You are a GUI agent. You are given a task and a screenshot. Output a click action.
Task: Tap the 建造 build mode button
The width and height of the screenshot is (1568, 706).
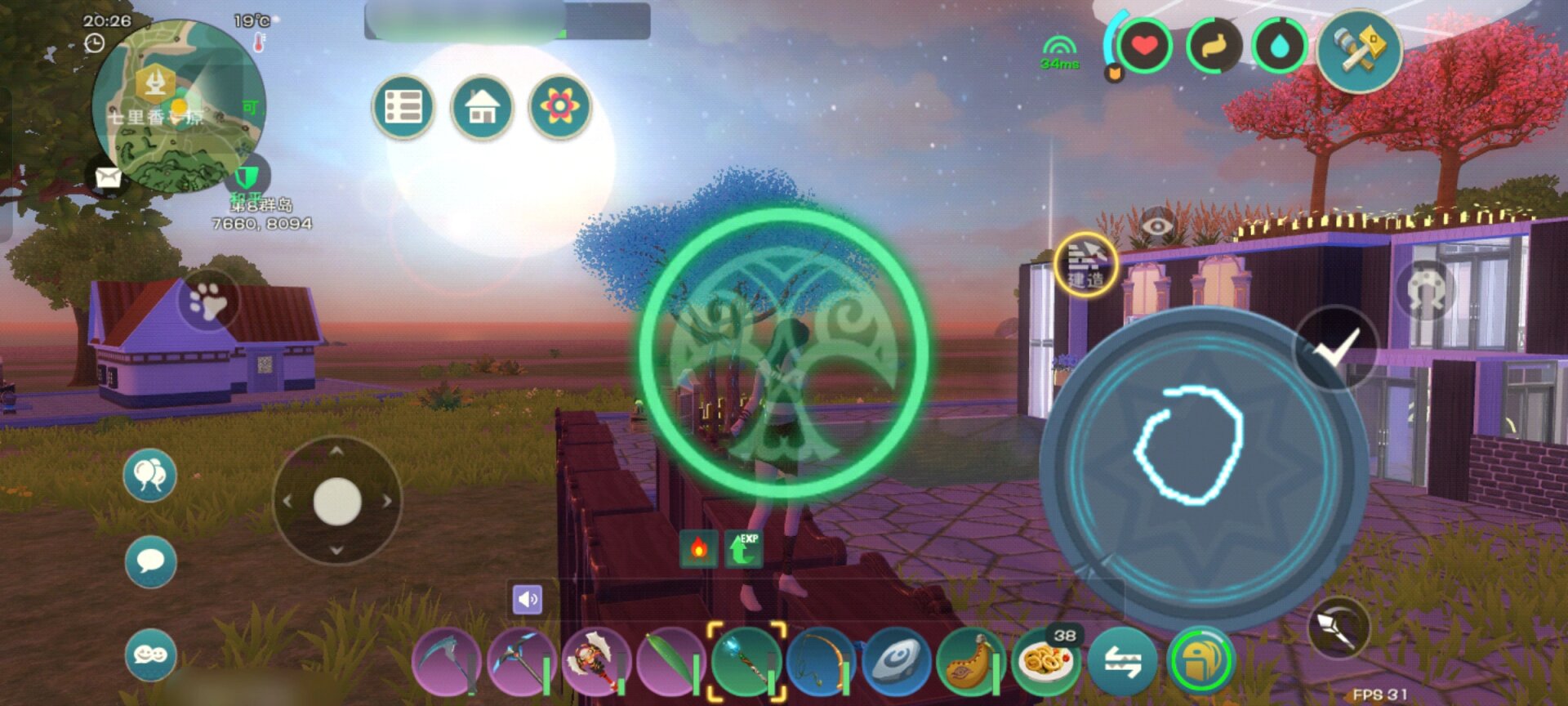[x=1085, y=264]
